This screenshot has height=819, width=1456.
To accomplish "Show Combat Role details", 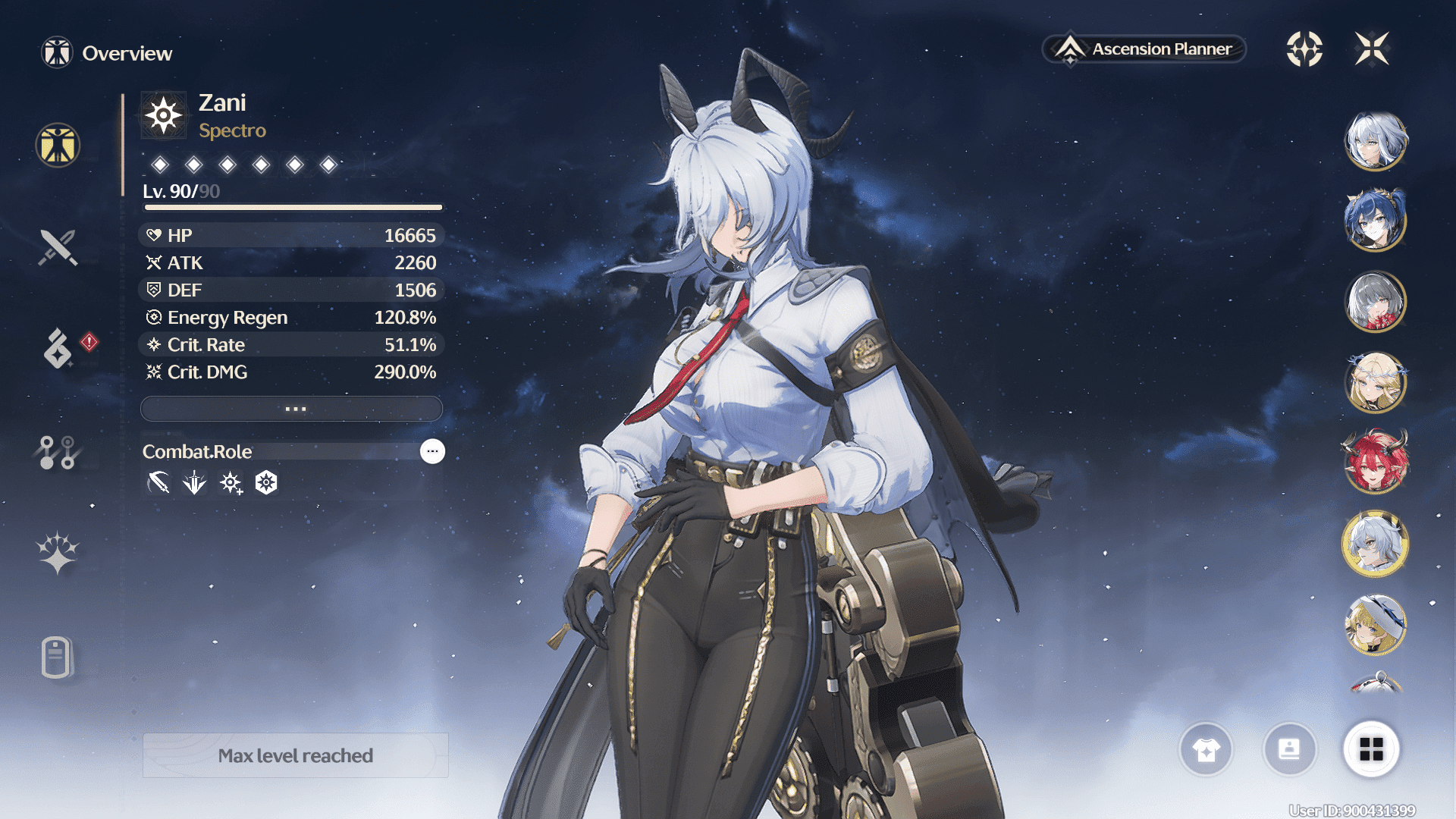I will point(432,451).
